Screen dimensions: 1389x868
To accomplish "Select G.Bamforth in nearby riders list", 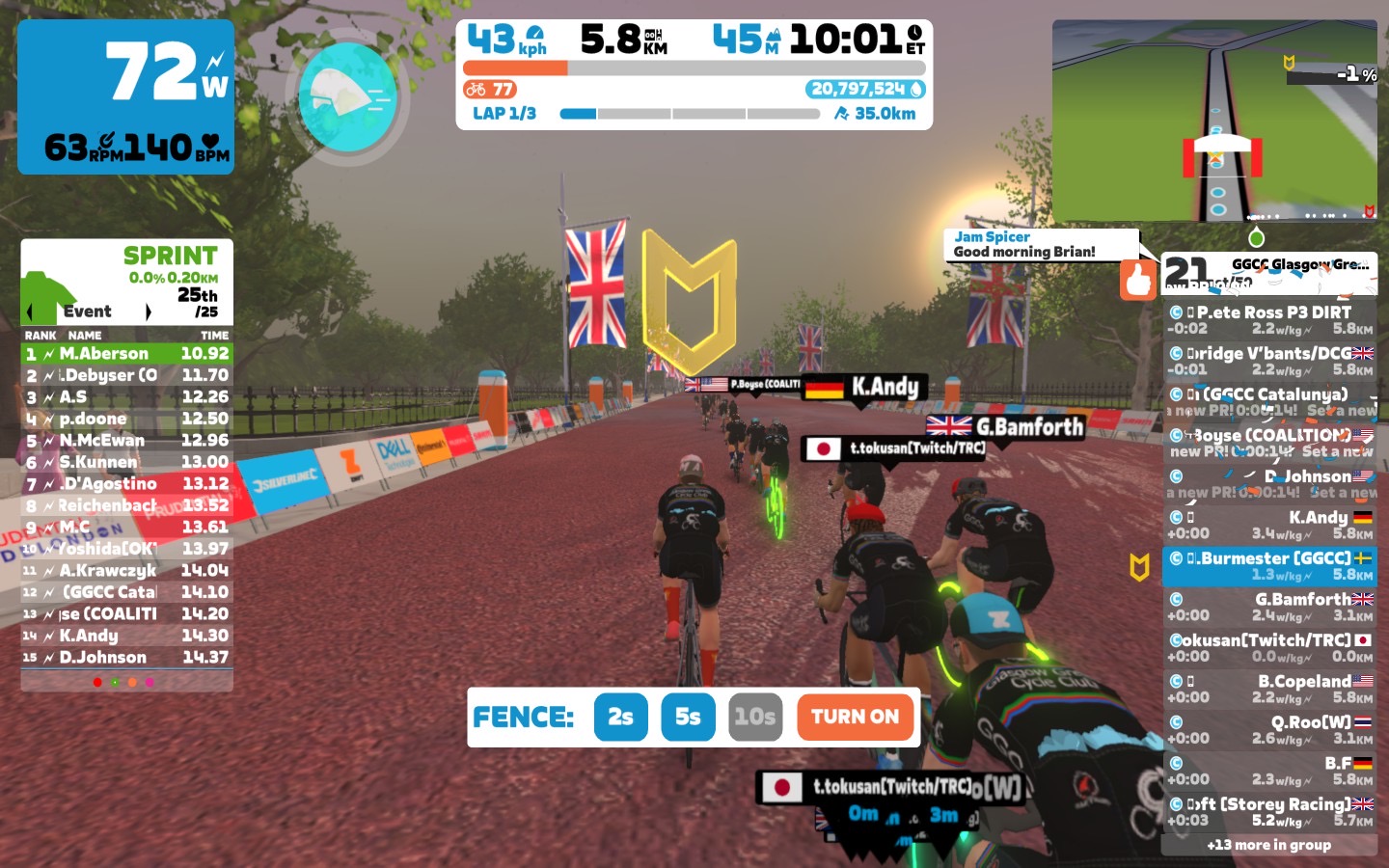I will tap(1269, 607).
